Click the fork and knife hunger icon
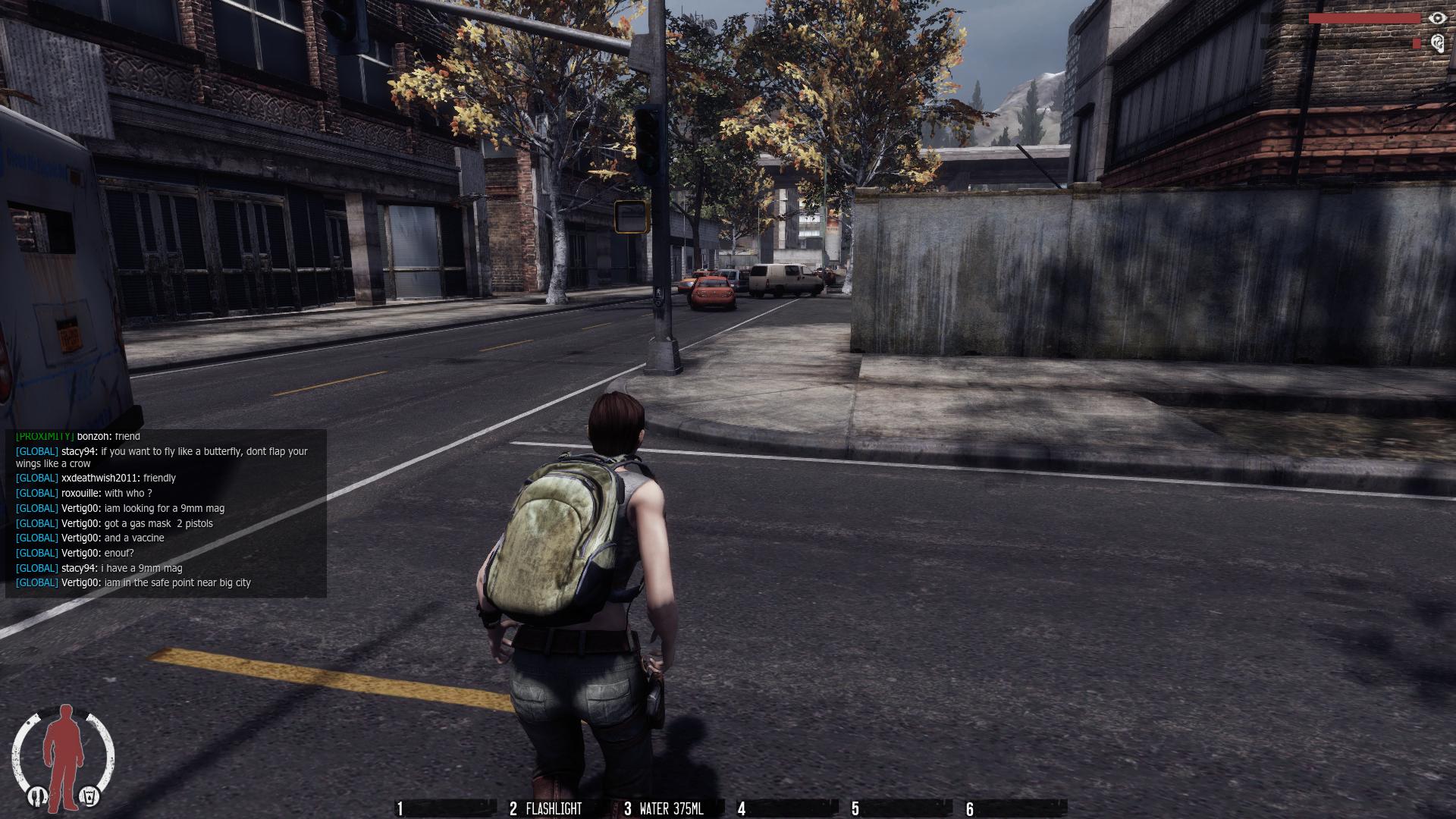Image resolution: width=1456 pixels, height=819 pixels. tap(36, 796)
